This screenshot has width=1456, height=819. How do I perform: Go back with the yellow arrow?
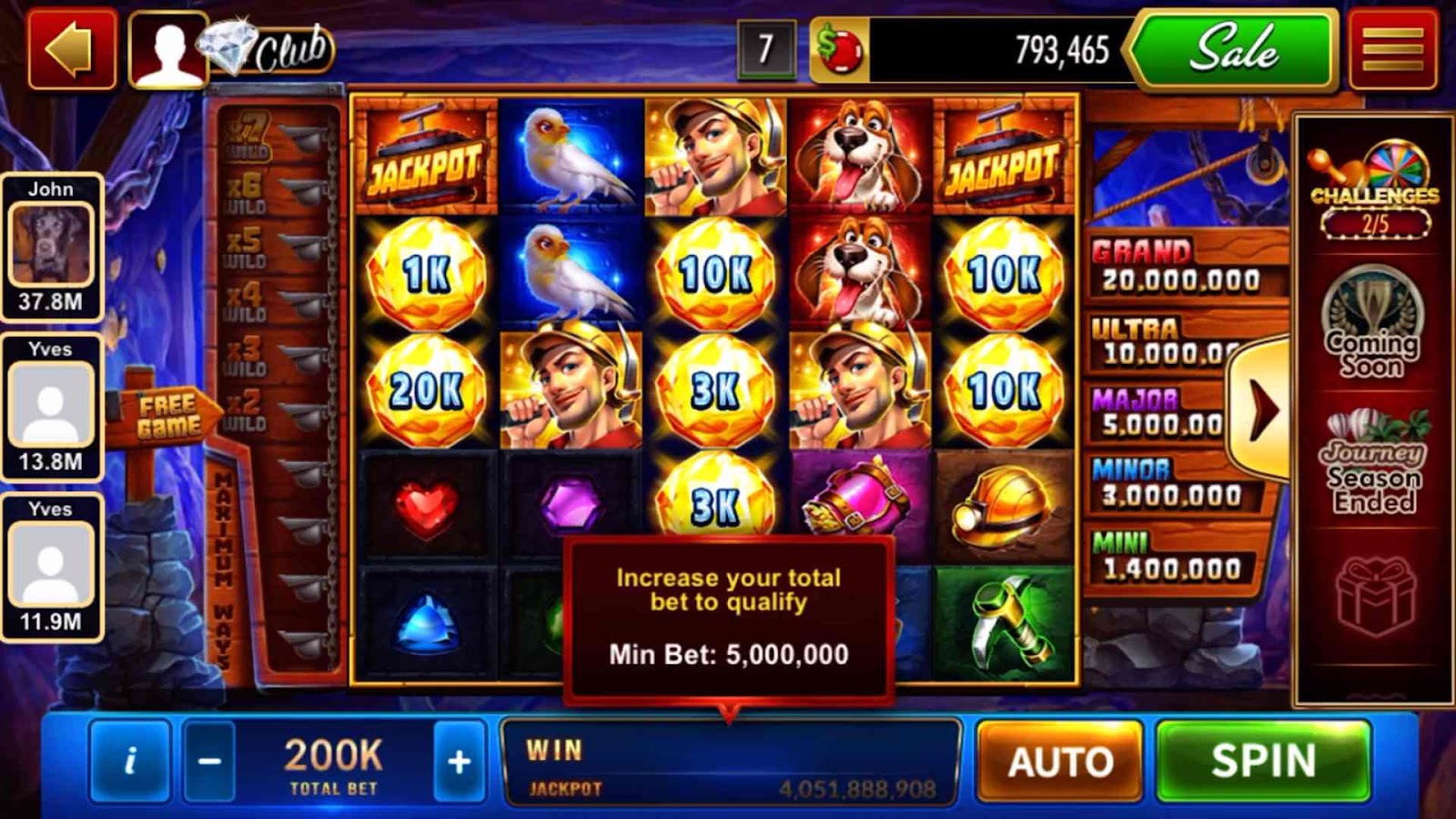click(72, 49)
